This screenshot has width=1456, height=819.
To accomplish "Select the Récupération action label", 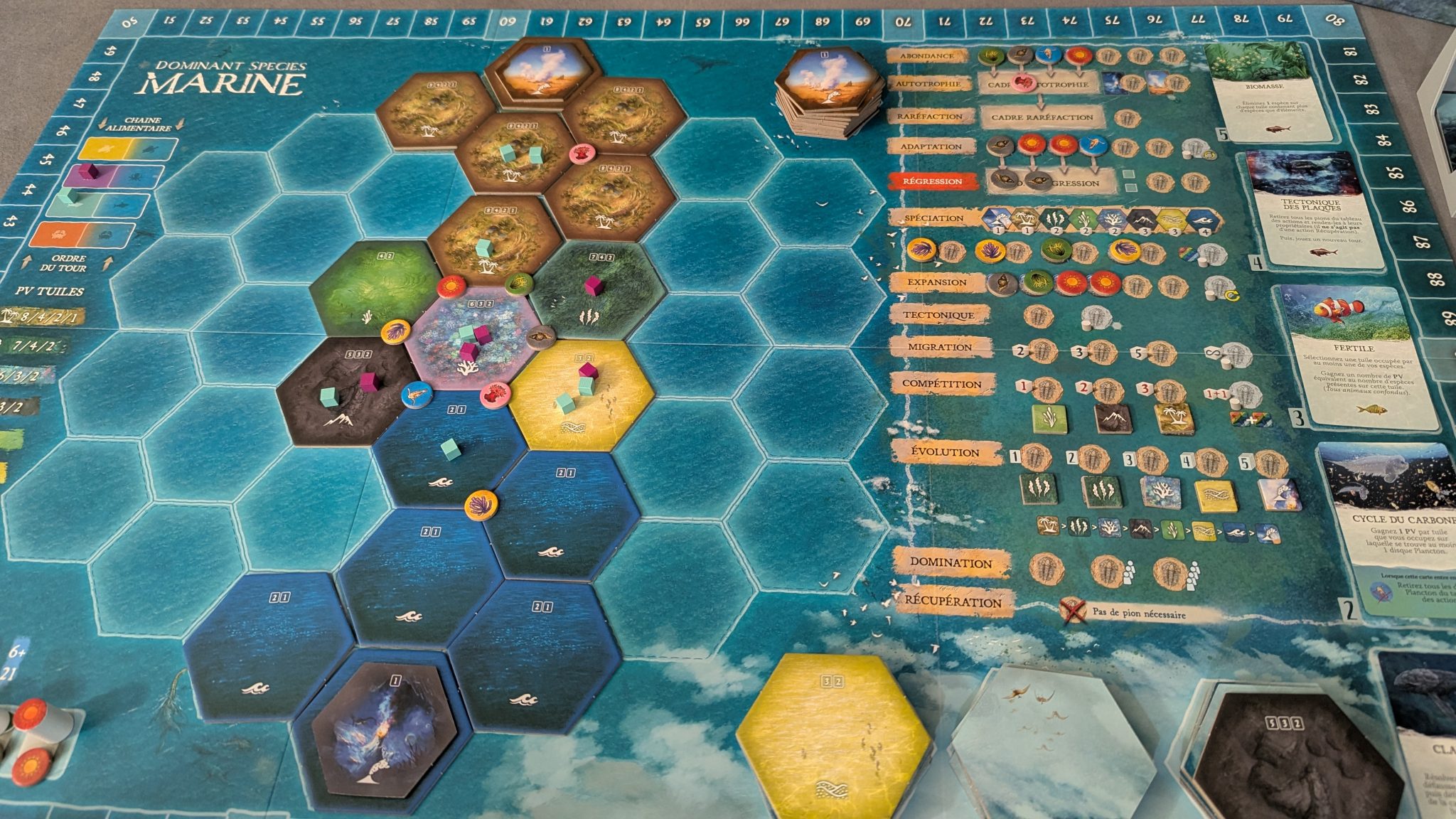I will tap(952, 601).
